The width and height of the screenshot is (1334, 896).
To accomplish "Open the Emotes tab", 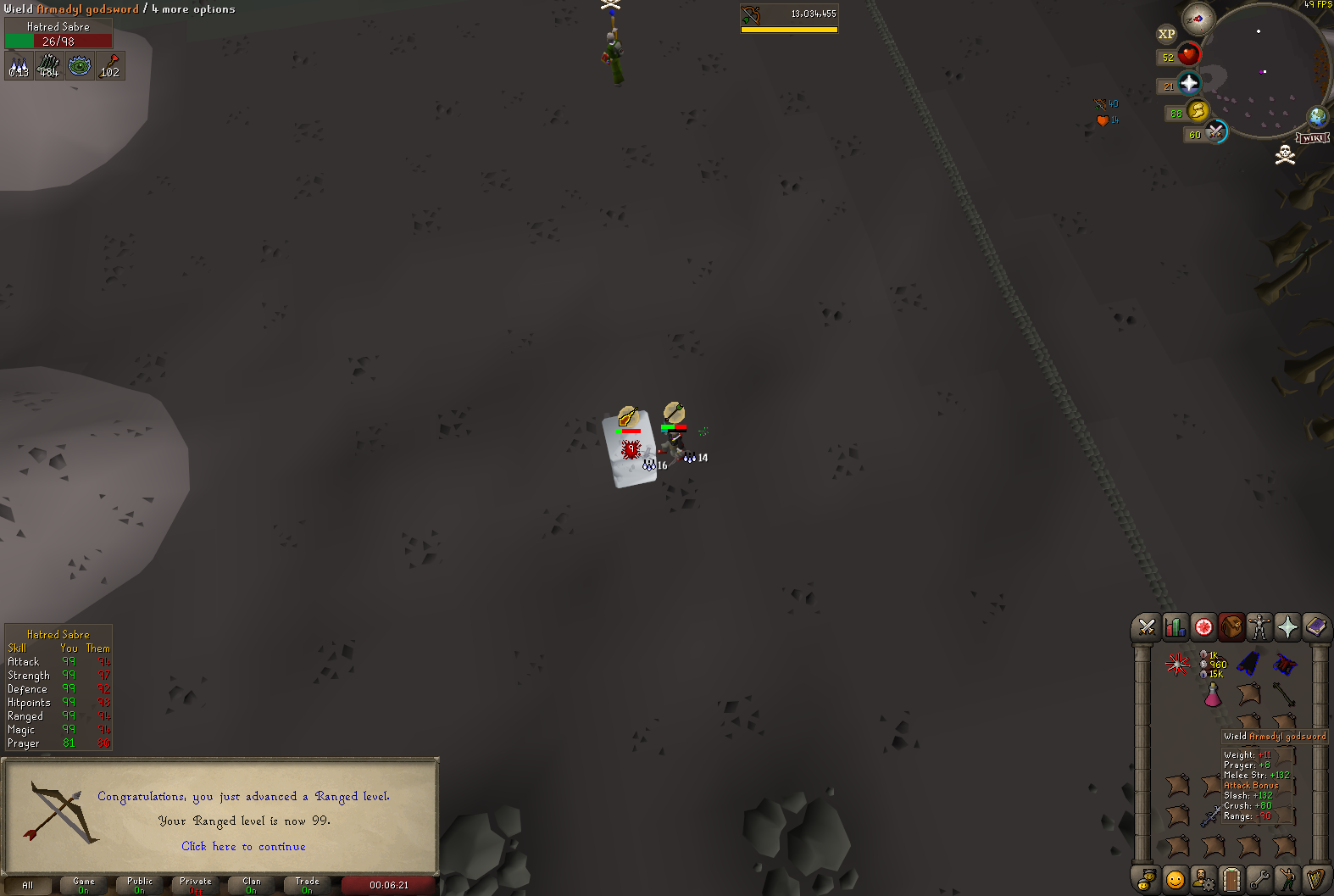I will (1287, 879).
